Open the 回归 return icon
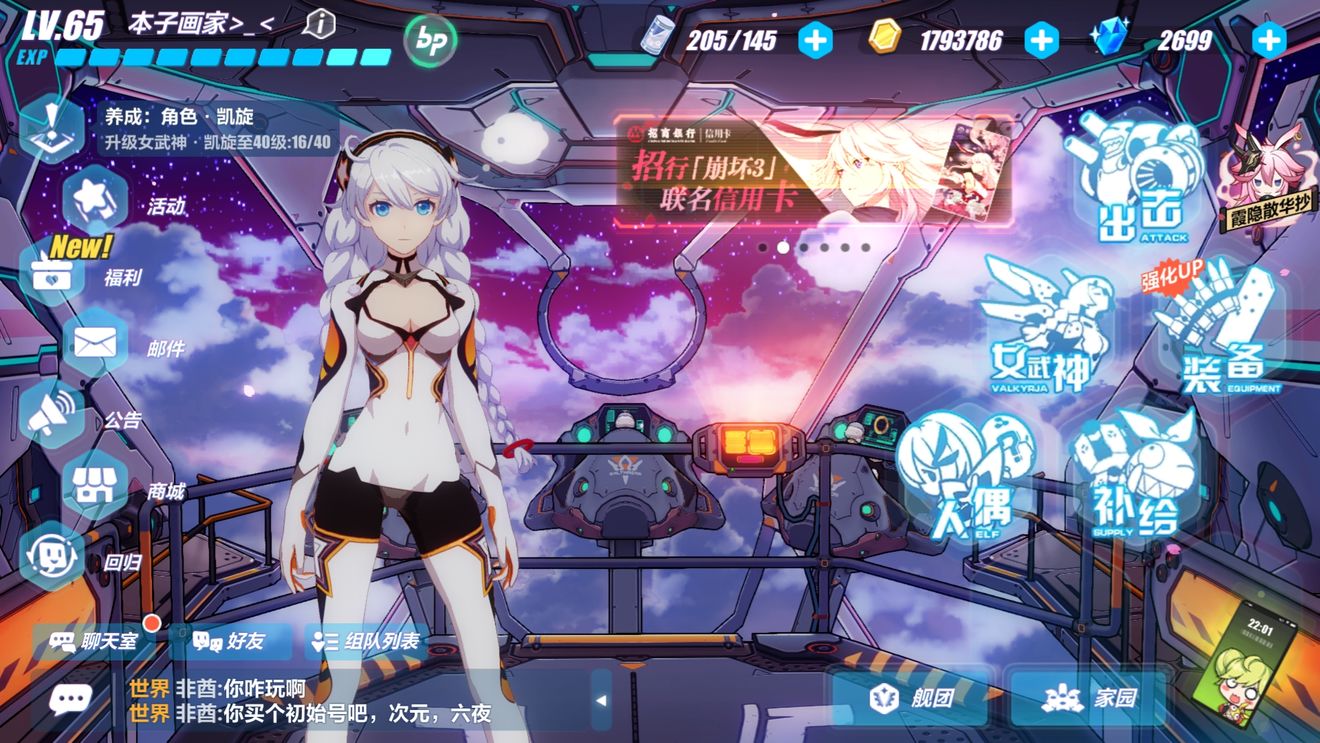This screenshot has height=743, width=1320. point(52,556)
